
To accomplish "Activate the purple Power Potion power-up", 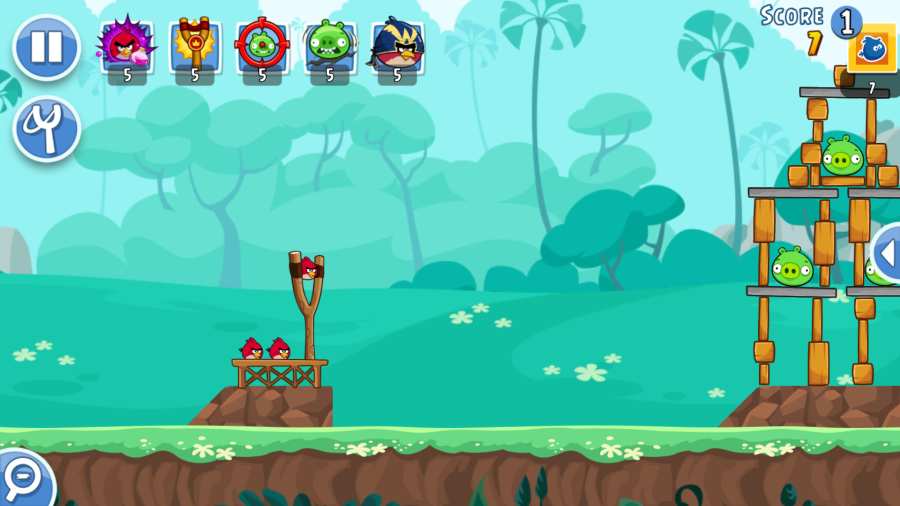I will pos(126,46).
